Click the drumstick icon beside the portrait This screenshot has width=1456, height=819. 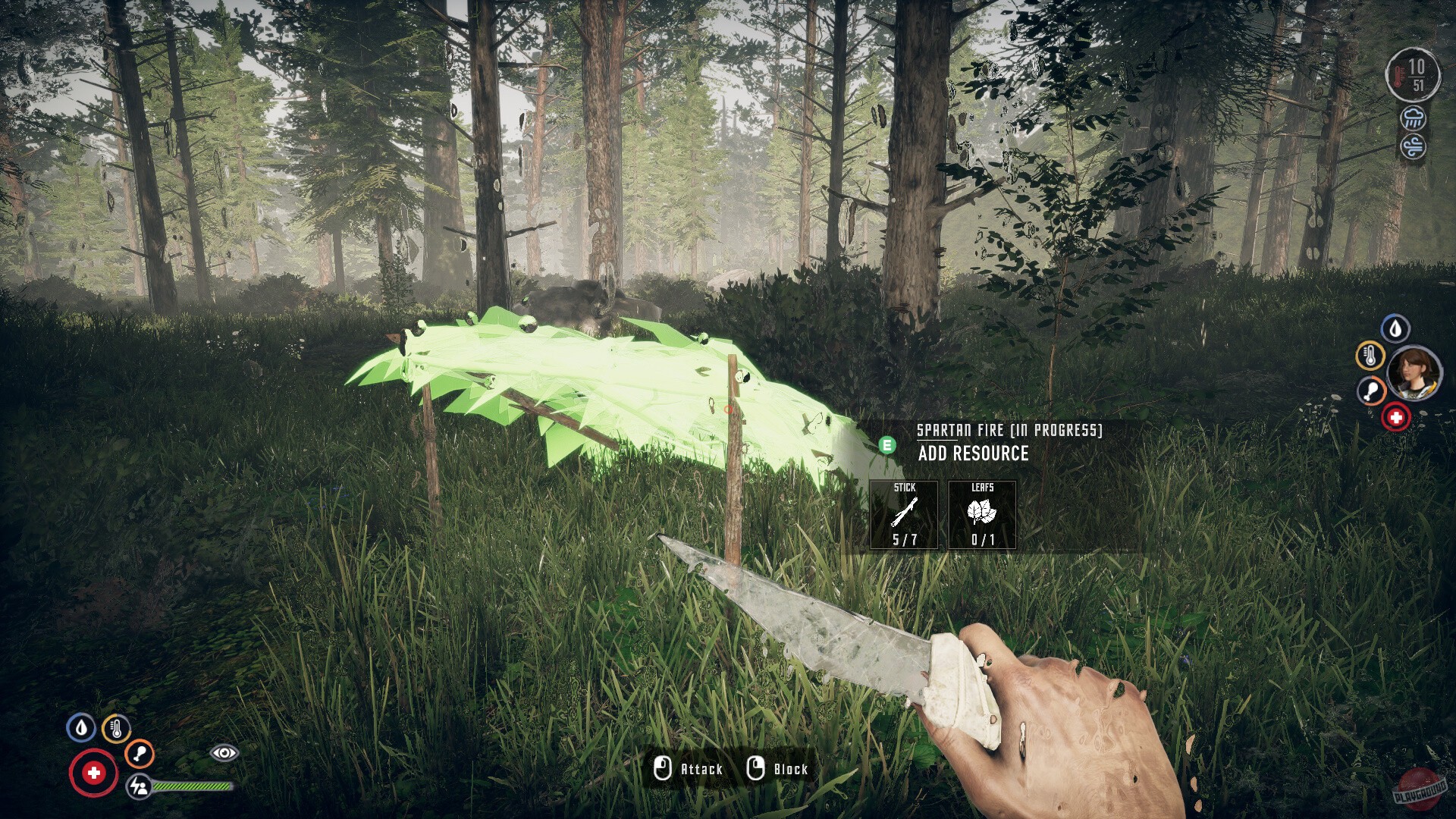[1370, 391]
